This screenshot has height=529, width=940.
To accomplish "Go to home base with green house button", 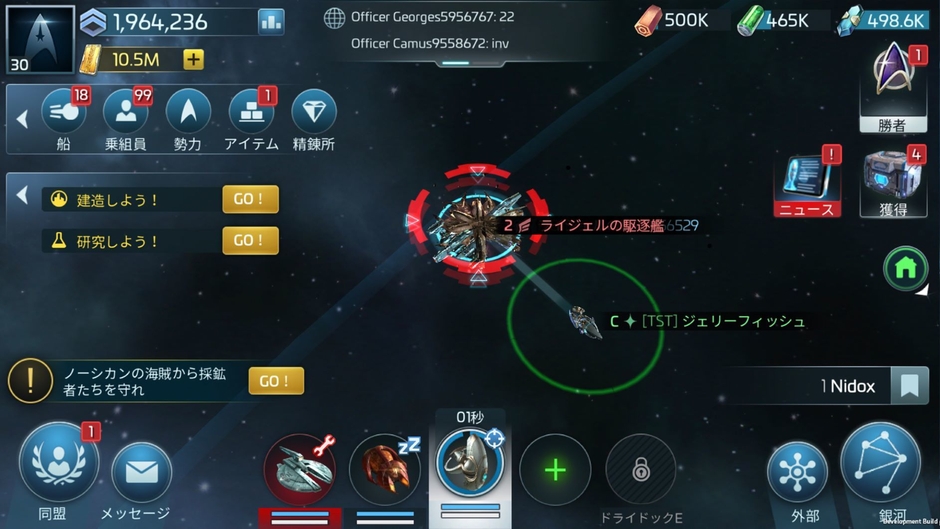I will pyautogui.click(x=905, y=268).
